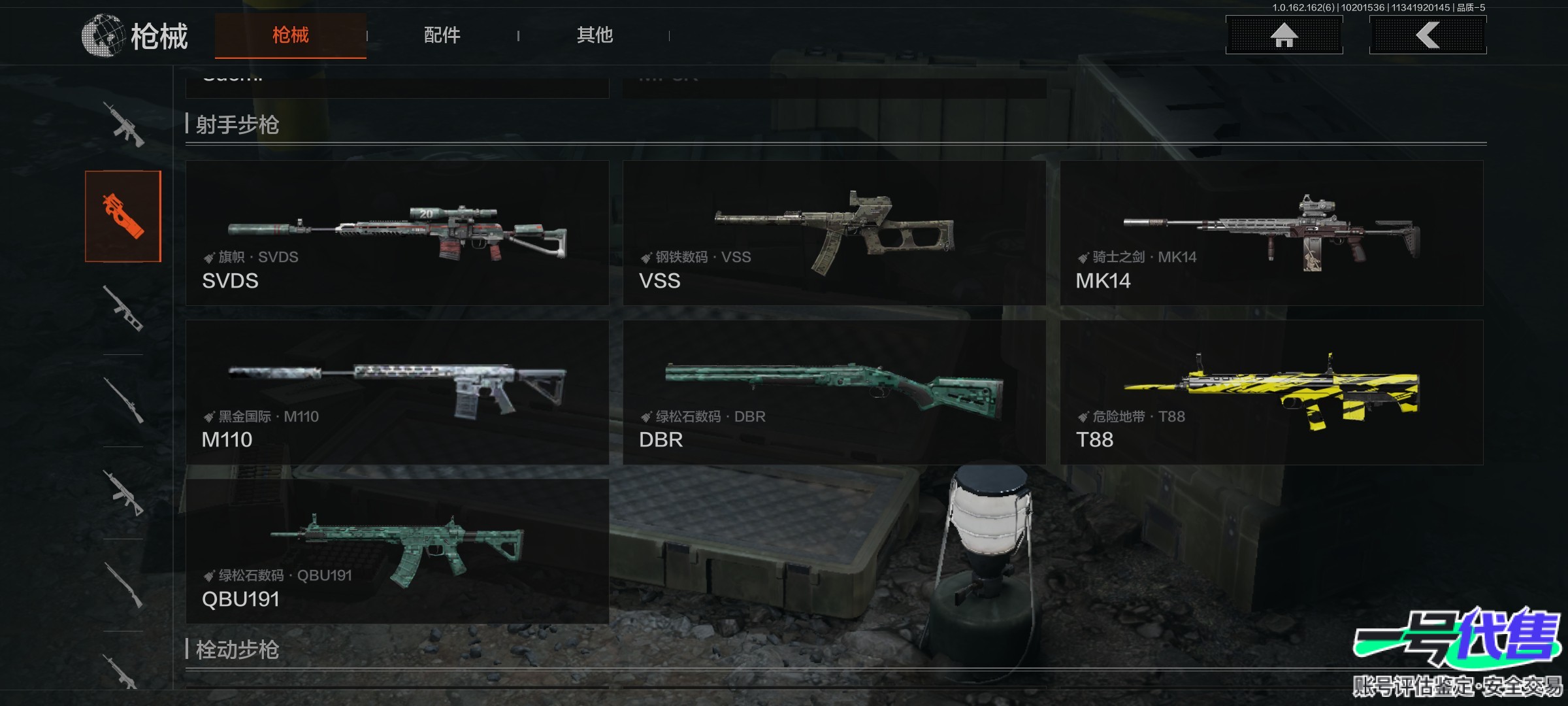Viewport: 1568px width, 706px height.
Task: Switch to the 配件 tab
Action: pyautogui.click(x=442, y=35)
